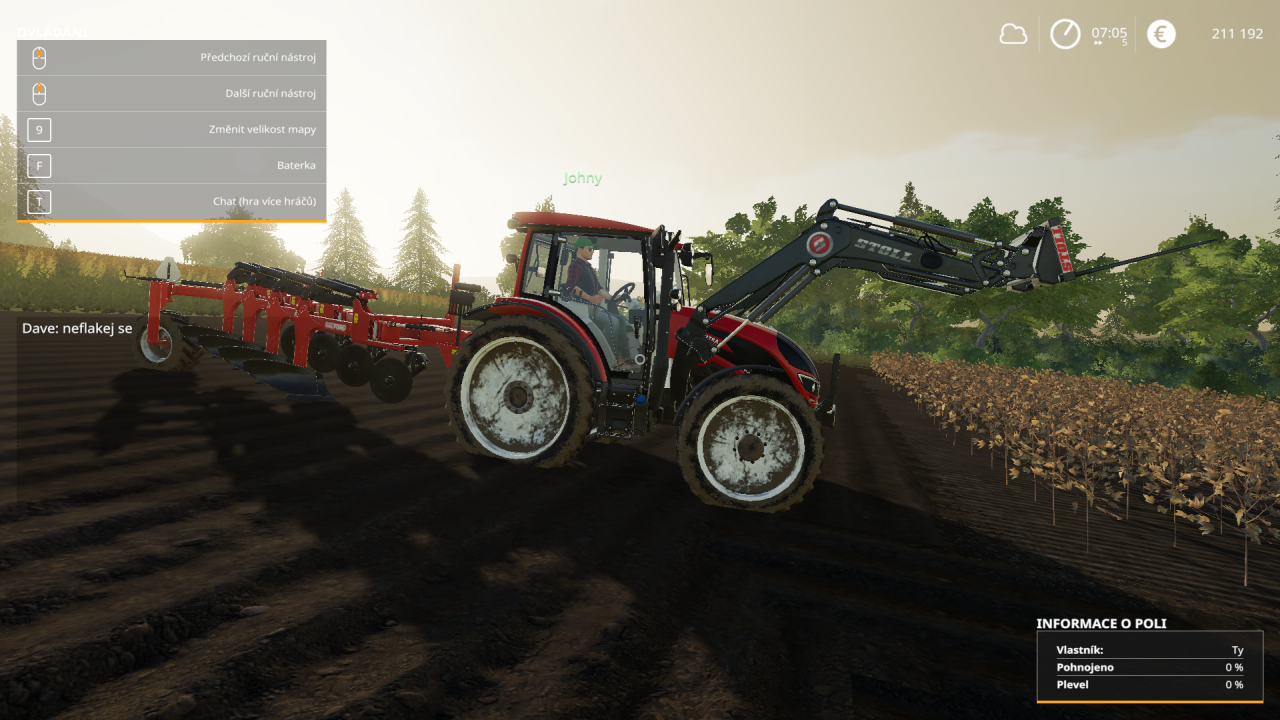
Task: Click the mouse scroll-down icon beside Další ruční nástroj
Action: pyautogui.click(x=38, y=93)
